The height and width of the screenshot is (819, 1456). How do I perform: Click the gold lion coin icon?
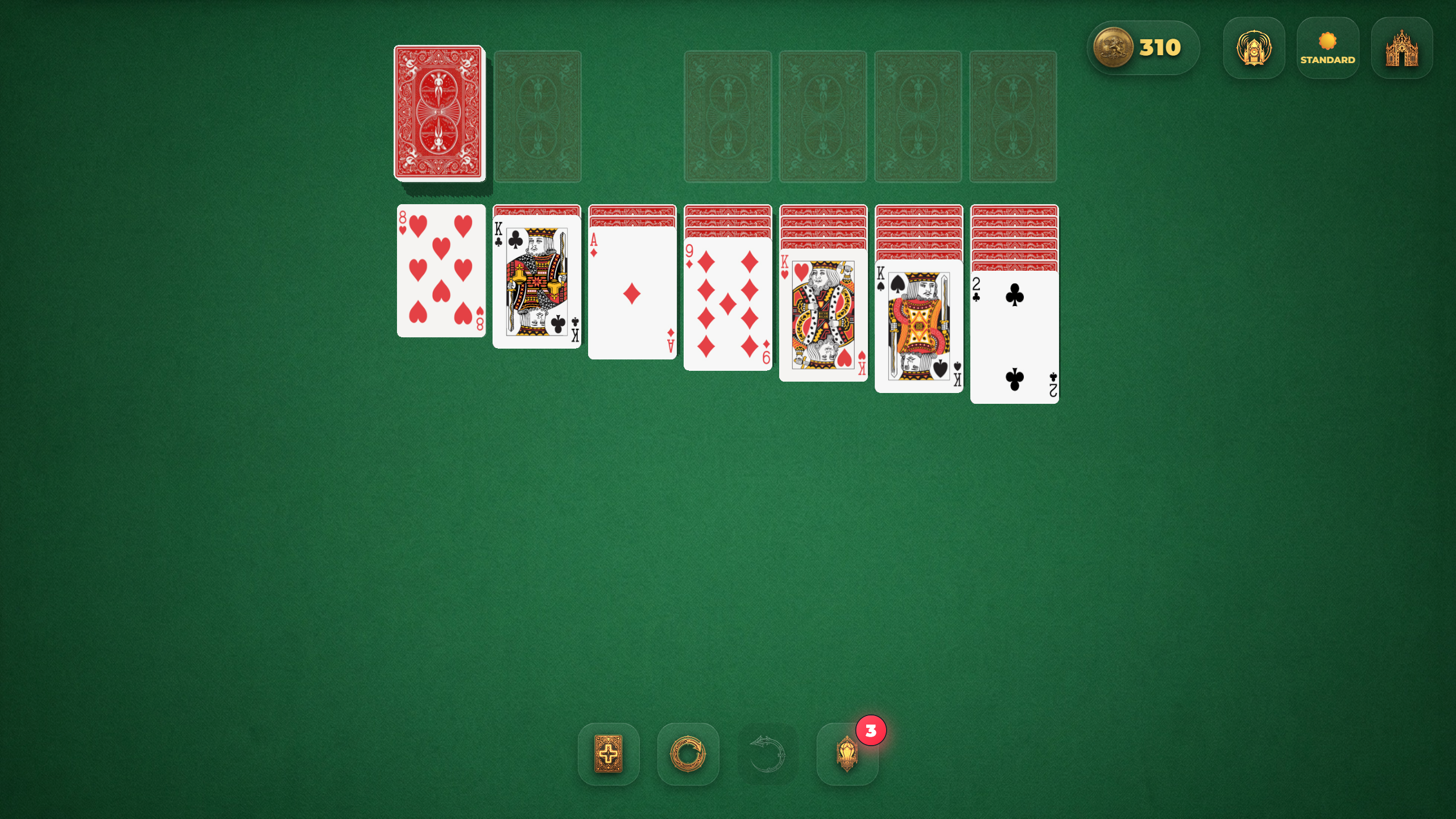pyautogui.click(x=1113, y=48)
